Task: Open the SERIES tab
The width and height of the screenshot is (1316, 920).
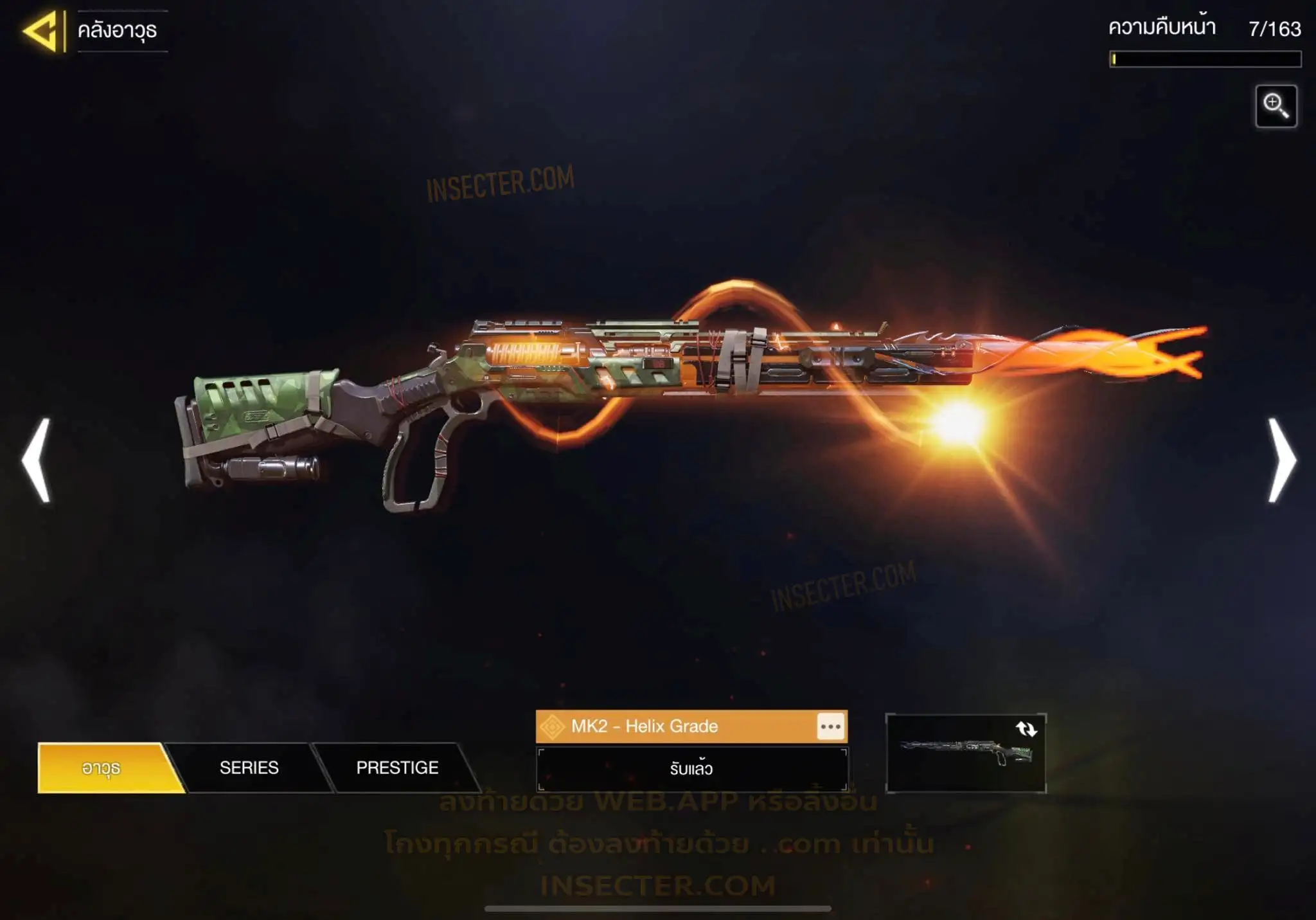Action: (249, 768)
